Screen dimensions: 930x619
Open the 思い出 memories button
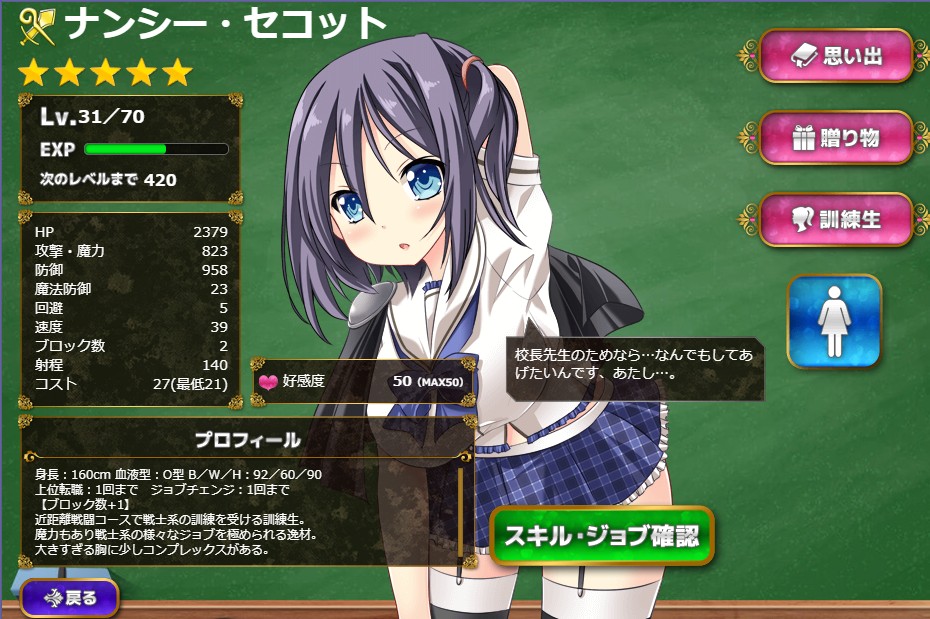836,56
